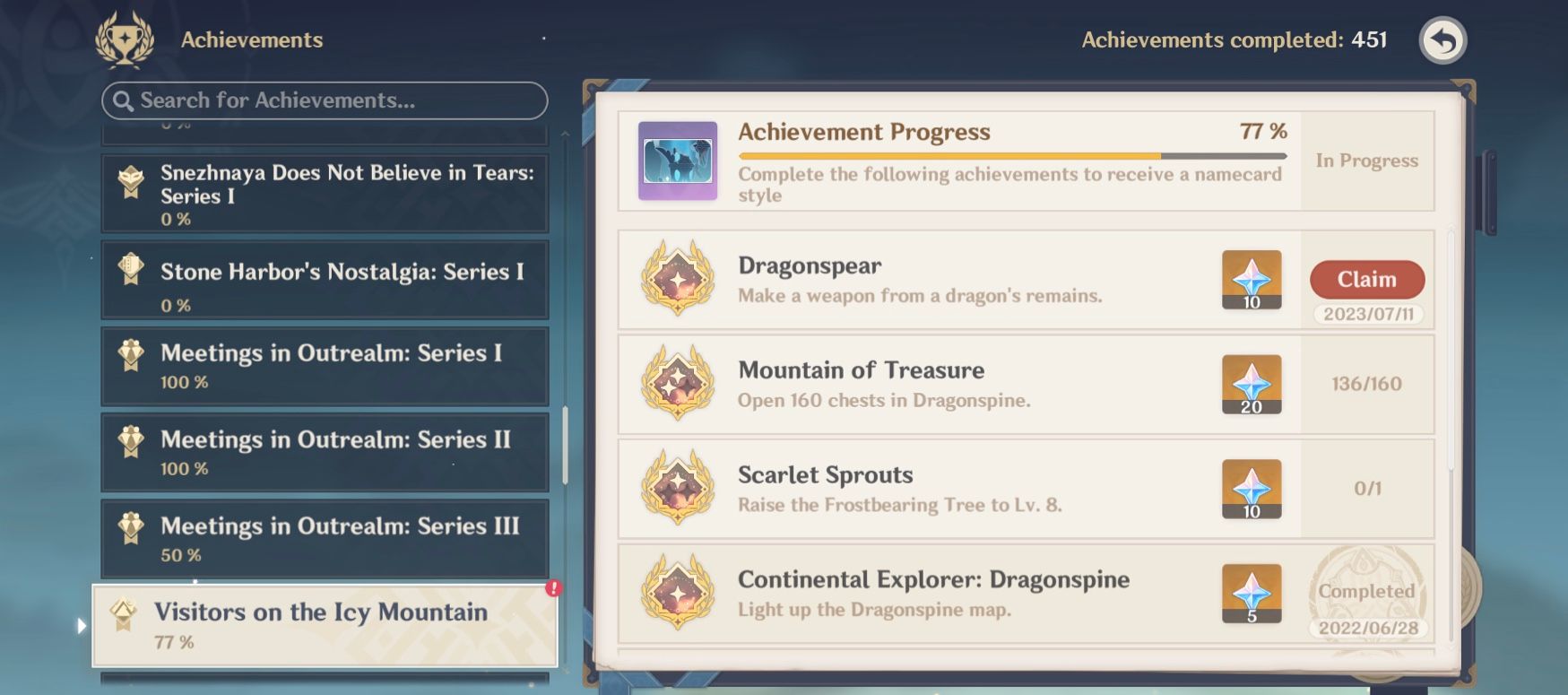Select the Scarlet Sprouts medal icon
The width and height of the screenshot is (1568, 695).
click(675, 490)
